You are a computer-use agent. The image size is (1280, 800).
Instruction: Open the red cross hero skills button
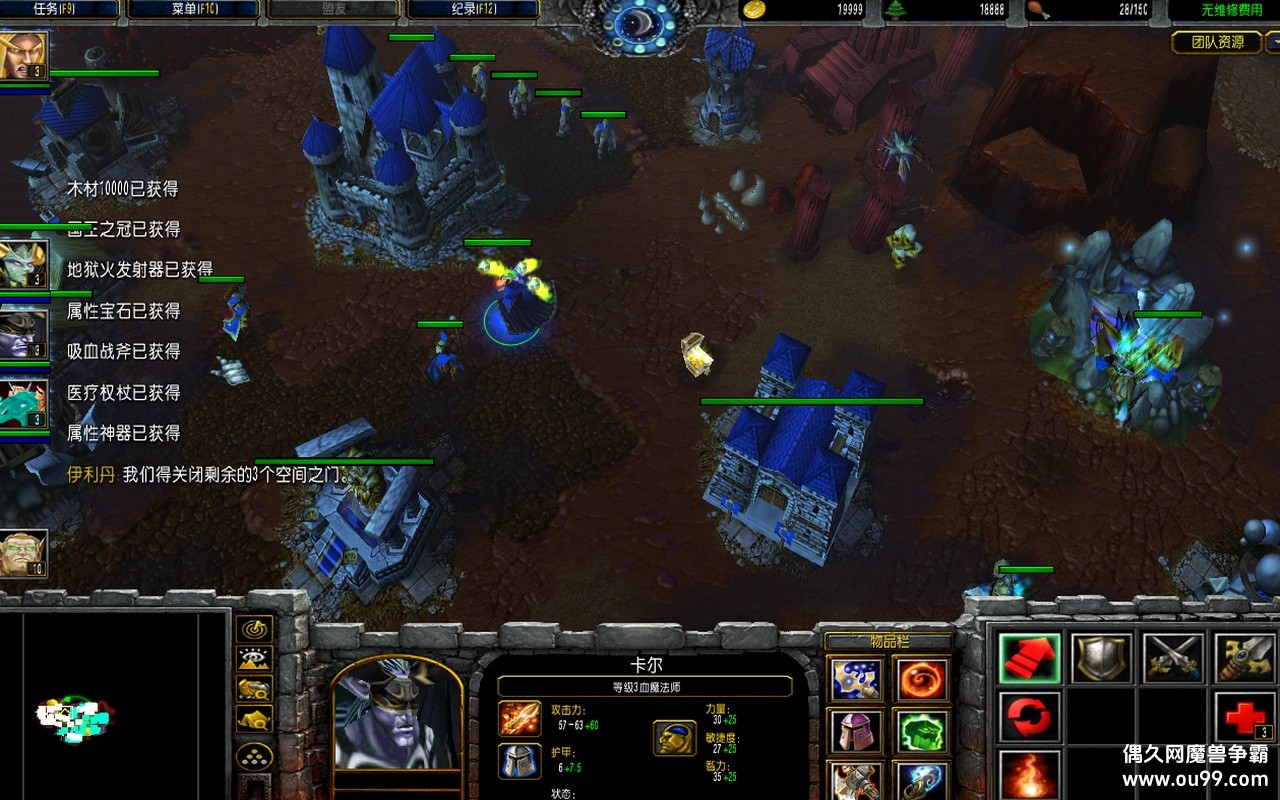coord(1245,717)
